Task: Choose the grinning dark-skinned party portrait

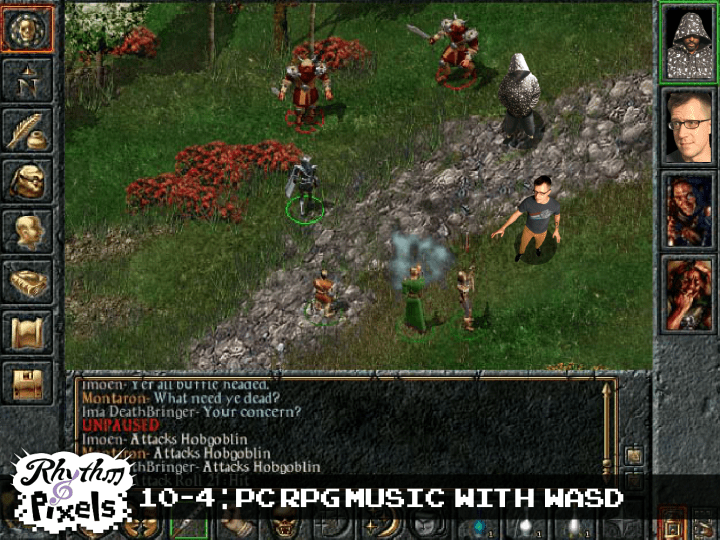Action: 687,209
